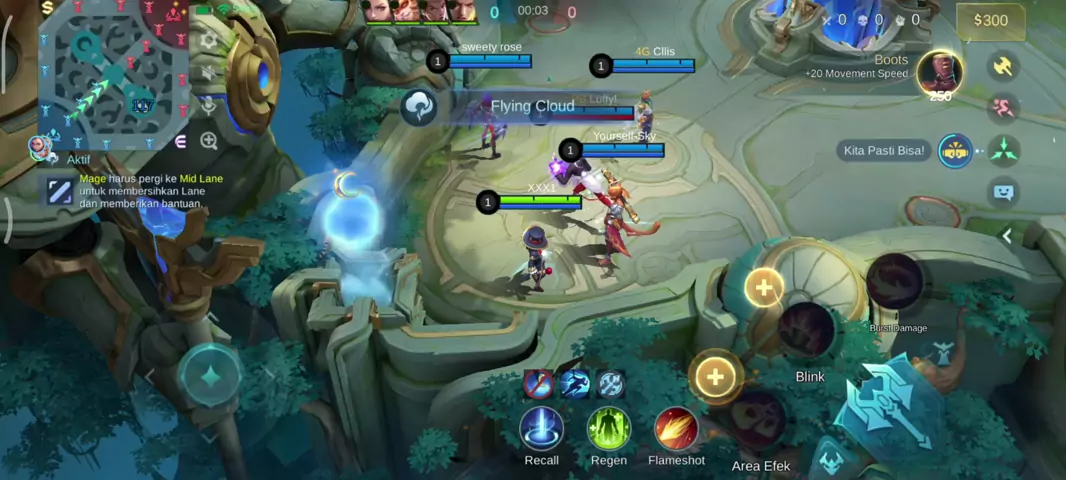
Task: Open the shop via $300 gold button
Action: (x=990, y=20)
